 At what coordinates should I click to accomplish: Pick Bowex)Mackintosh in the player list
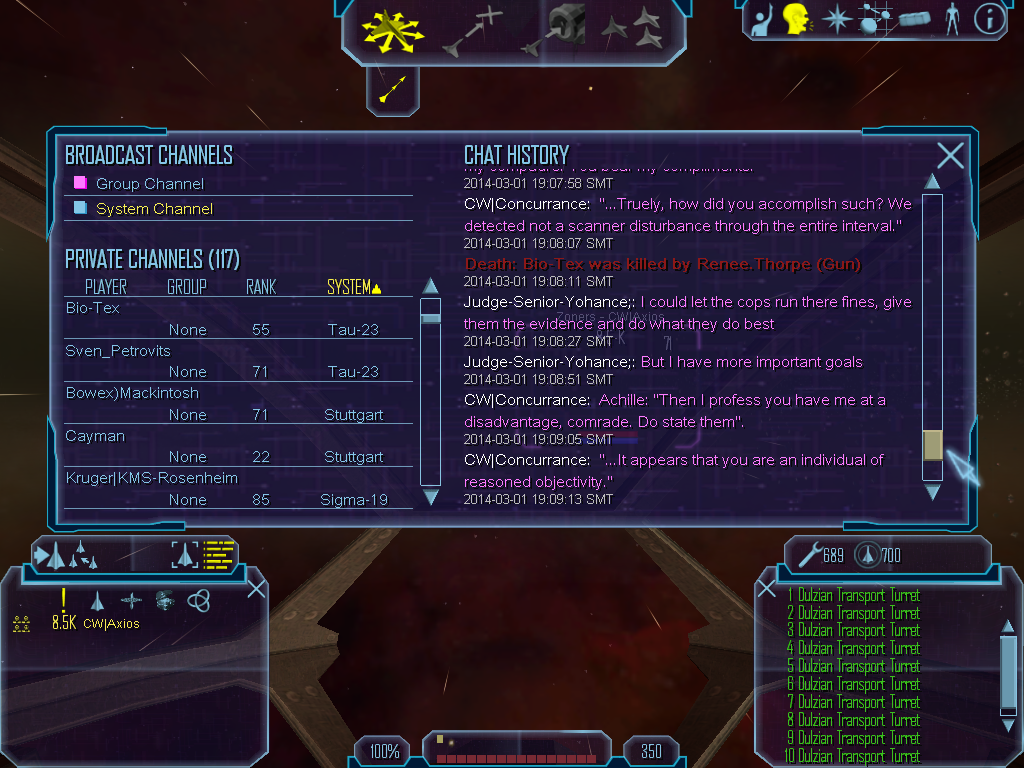click(x=132, y=393)
